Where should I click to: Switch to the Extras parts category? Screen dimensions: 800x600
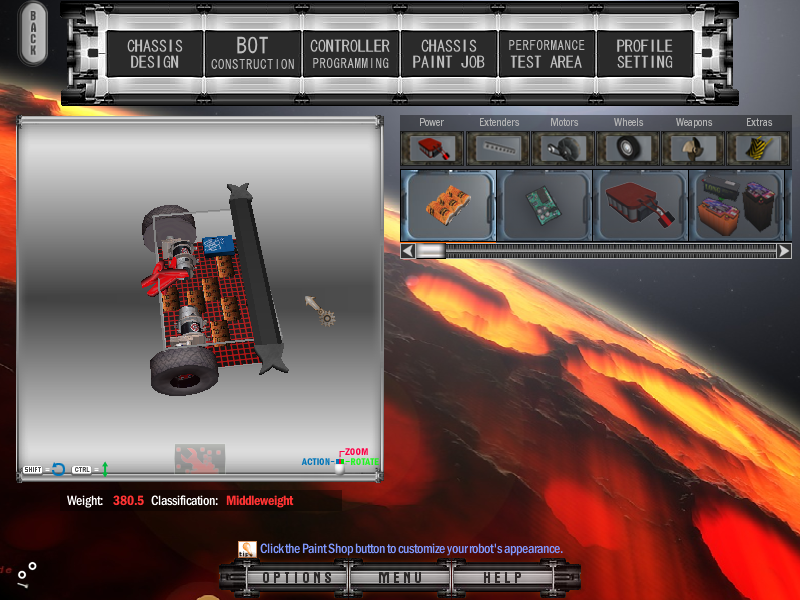759,147
